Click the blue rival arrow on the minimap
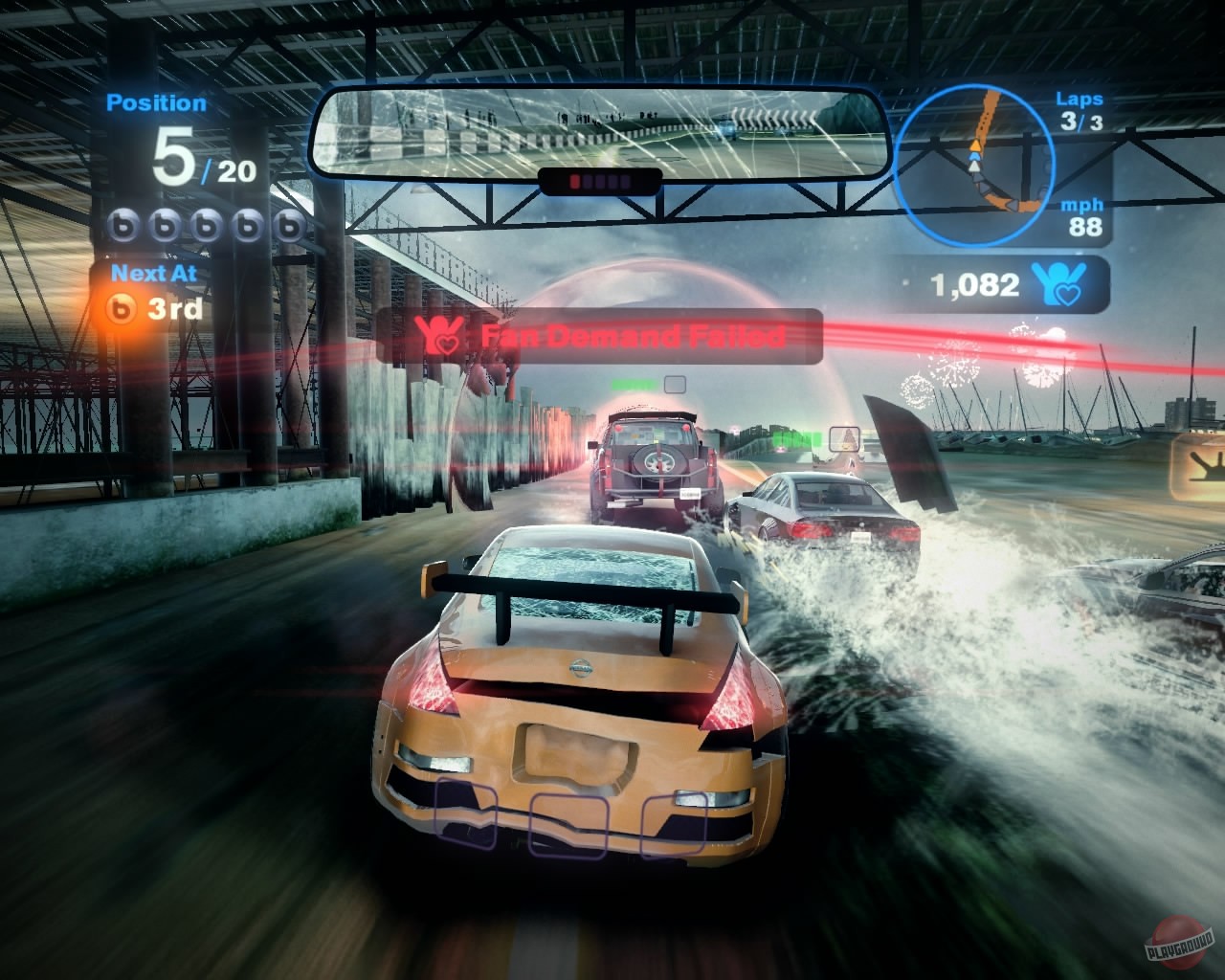Viewport: 1225px width, 980px height. point(973,156)
